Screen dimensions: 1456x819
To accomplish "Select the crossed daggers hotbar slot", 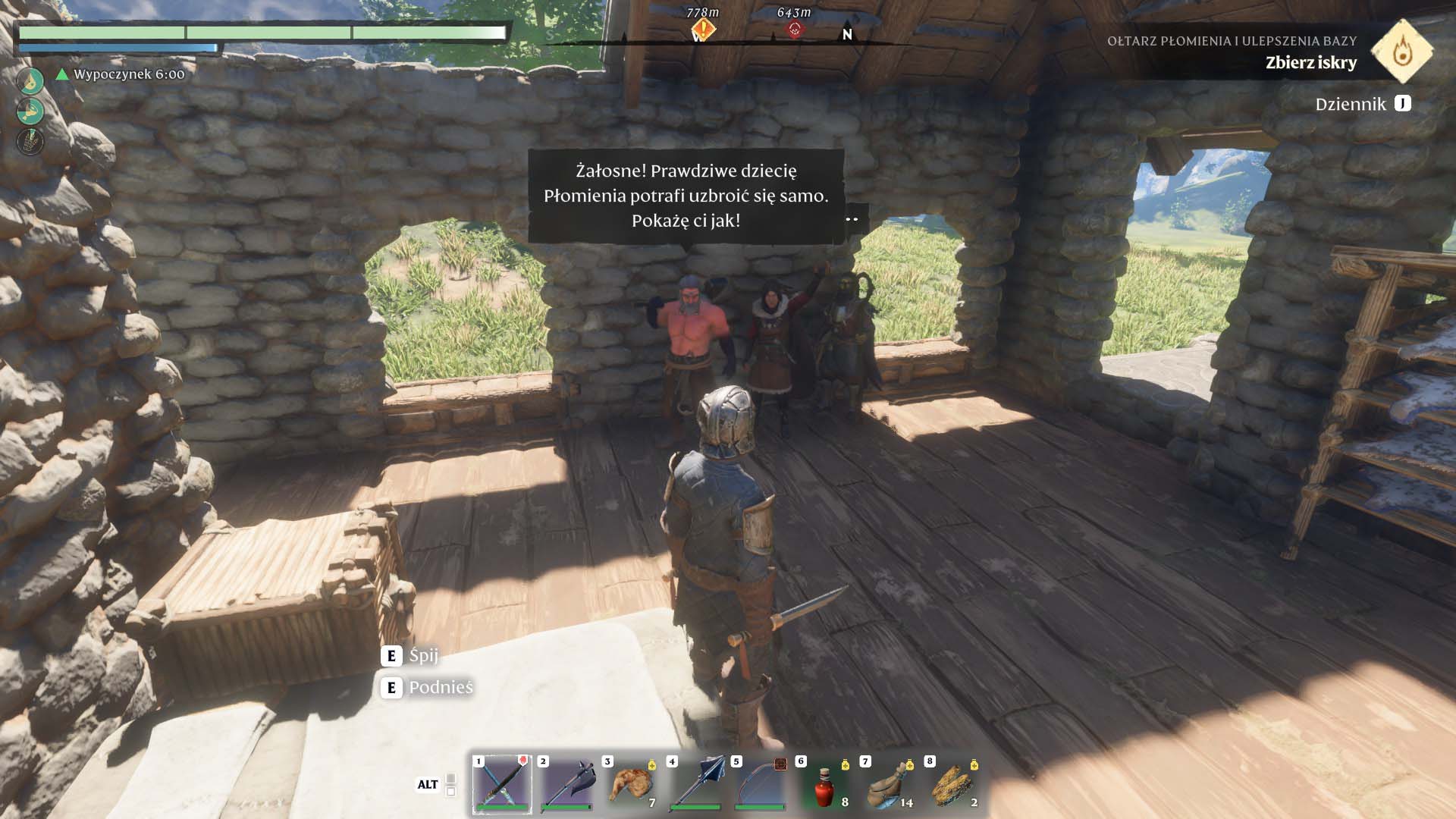I will point(501,785).
